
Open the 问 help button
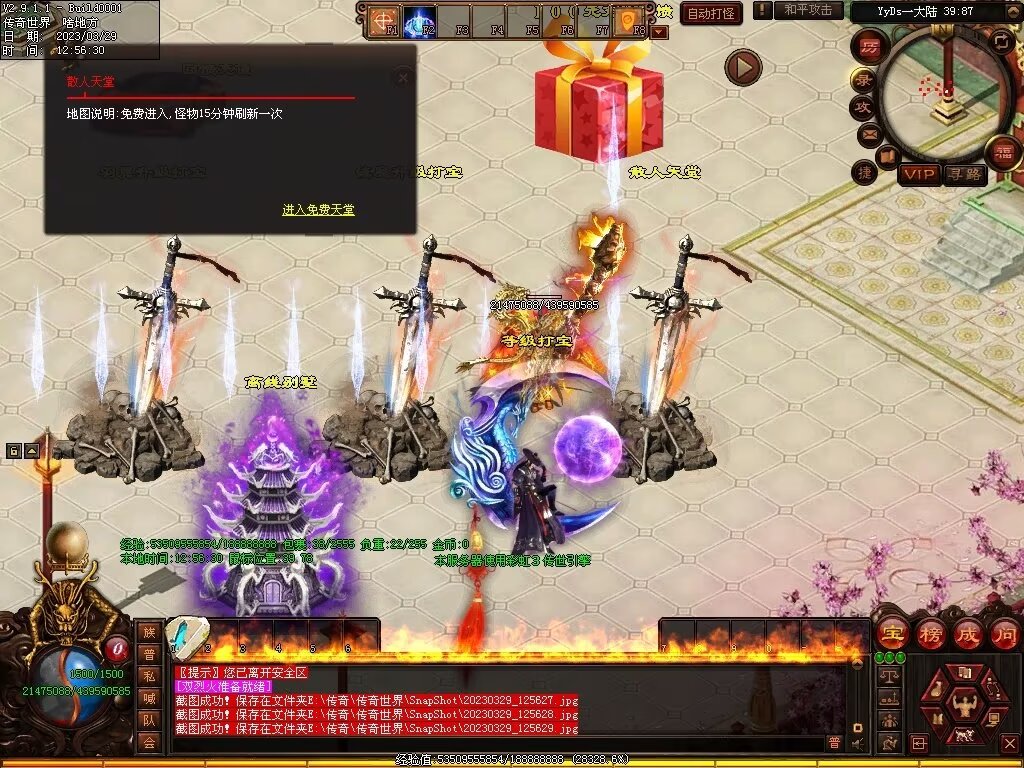[1004, 634]
